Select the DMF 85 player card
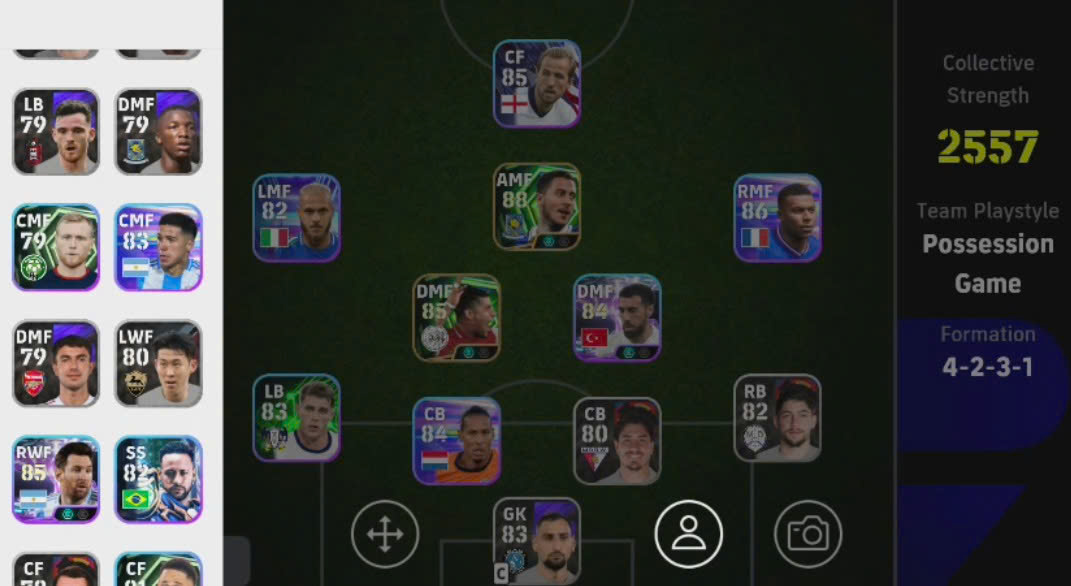 457,317
